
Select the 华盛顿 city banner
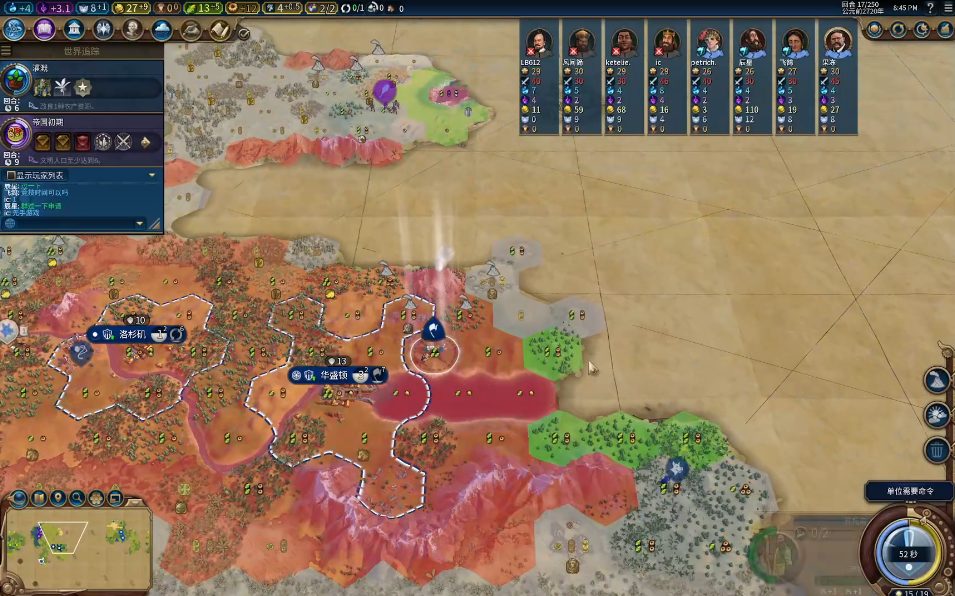[334, 375]
